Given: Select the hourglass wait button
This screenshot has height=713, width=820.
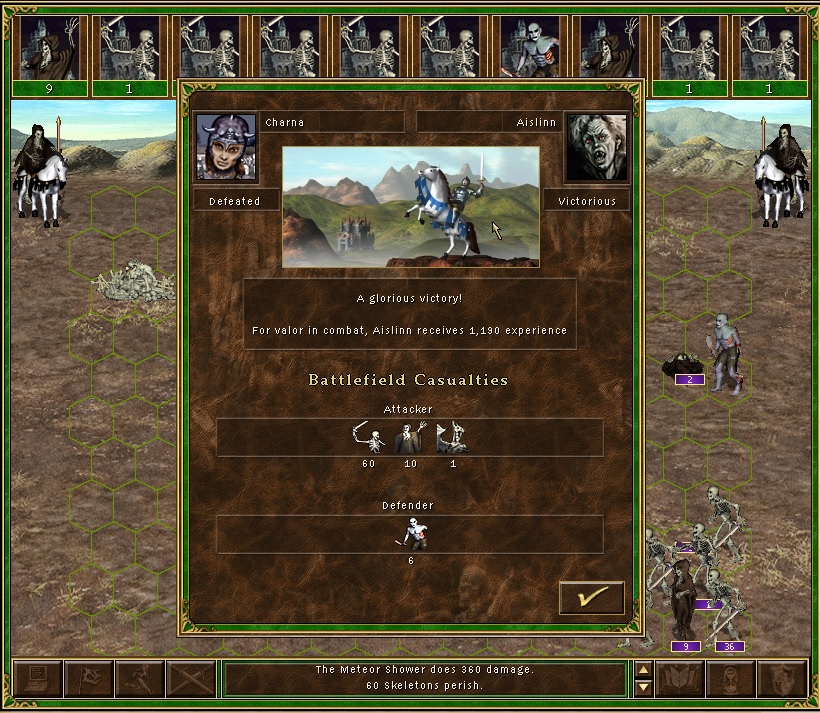Looking at the screenshot, I should [731, 679].
